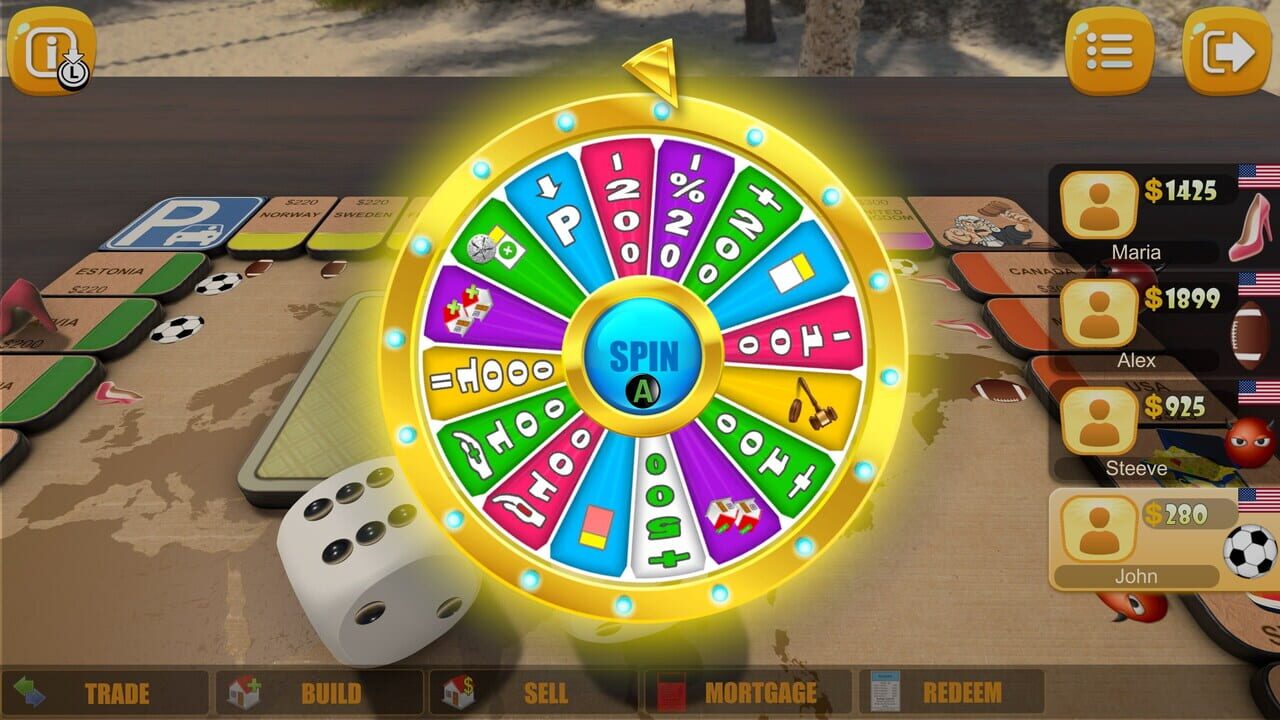
Task: Click the MORTGAGE label in bottom bar
Action: tap(759, 692)
